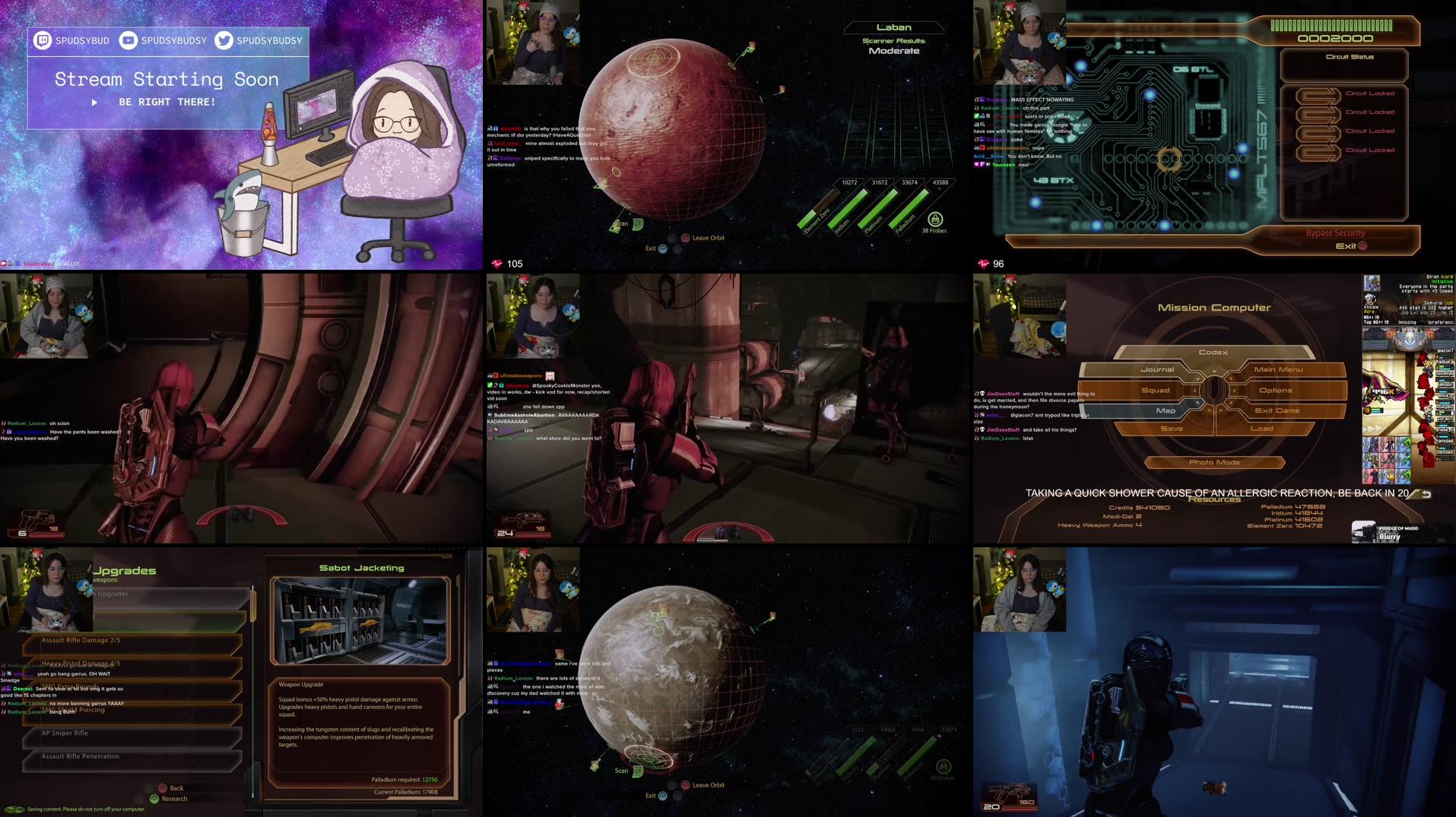Click the Twitter bird icon
This screenshot has height=817, width=1456.
coord(222,41)
